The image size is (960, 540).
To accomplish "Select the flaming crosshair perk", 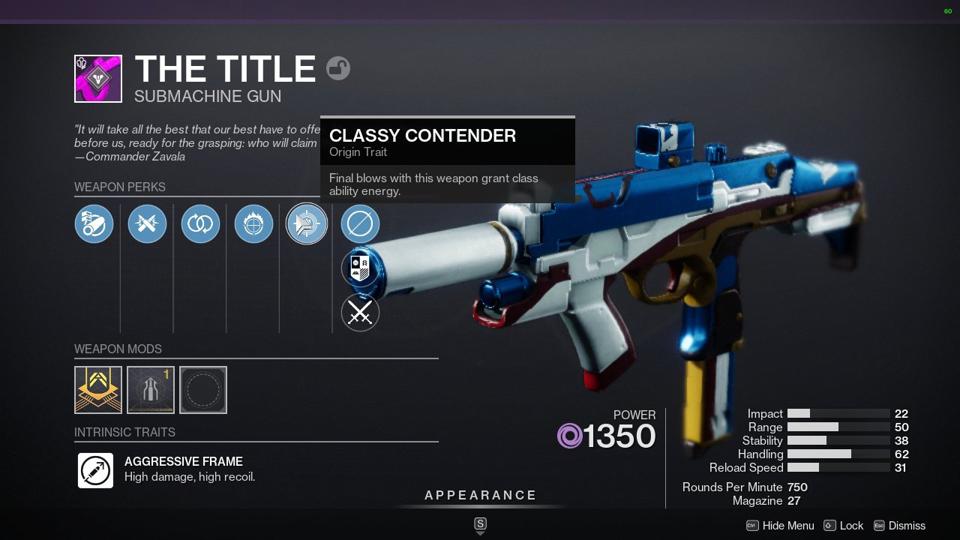I will [253, 224].
